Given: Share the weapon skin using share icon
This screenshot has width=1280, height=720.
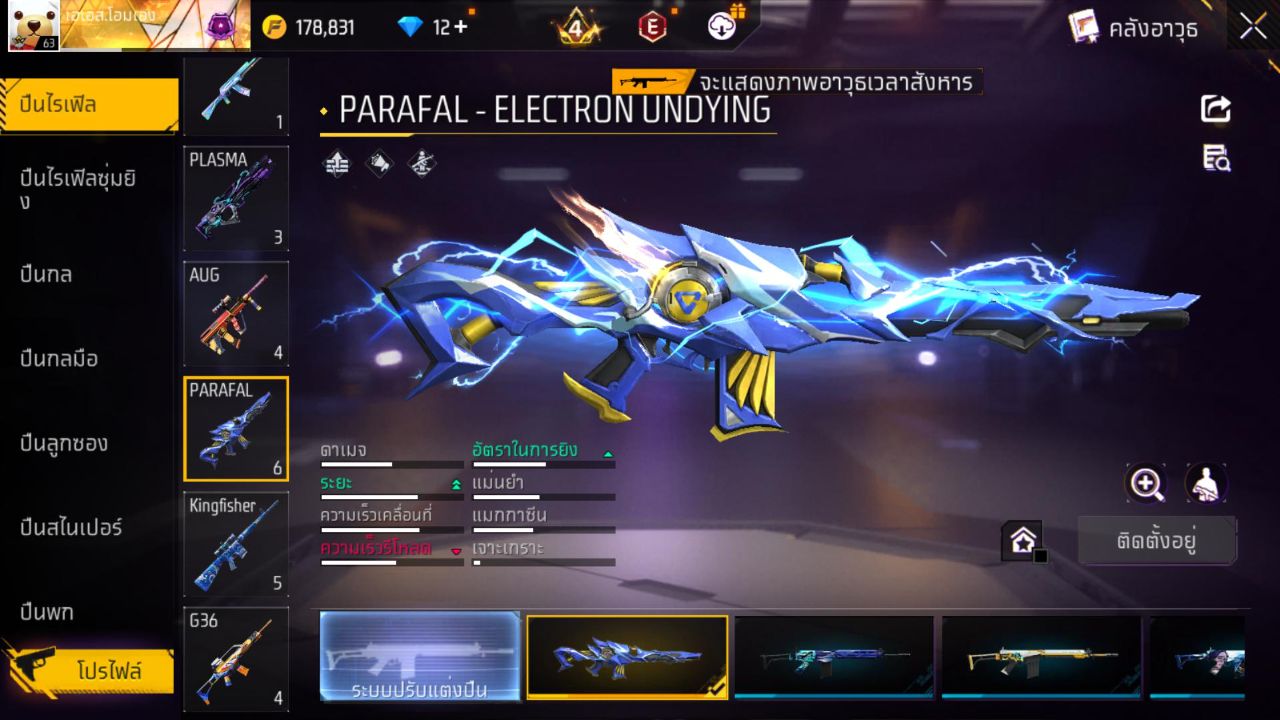Looking at the screenshot, I should 1216,109.
